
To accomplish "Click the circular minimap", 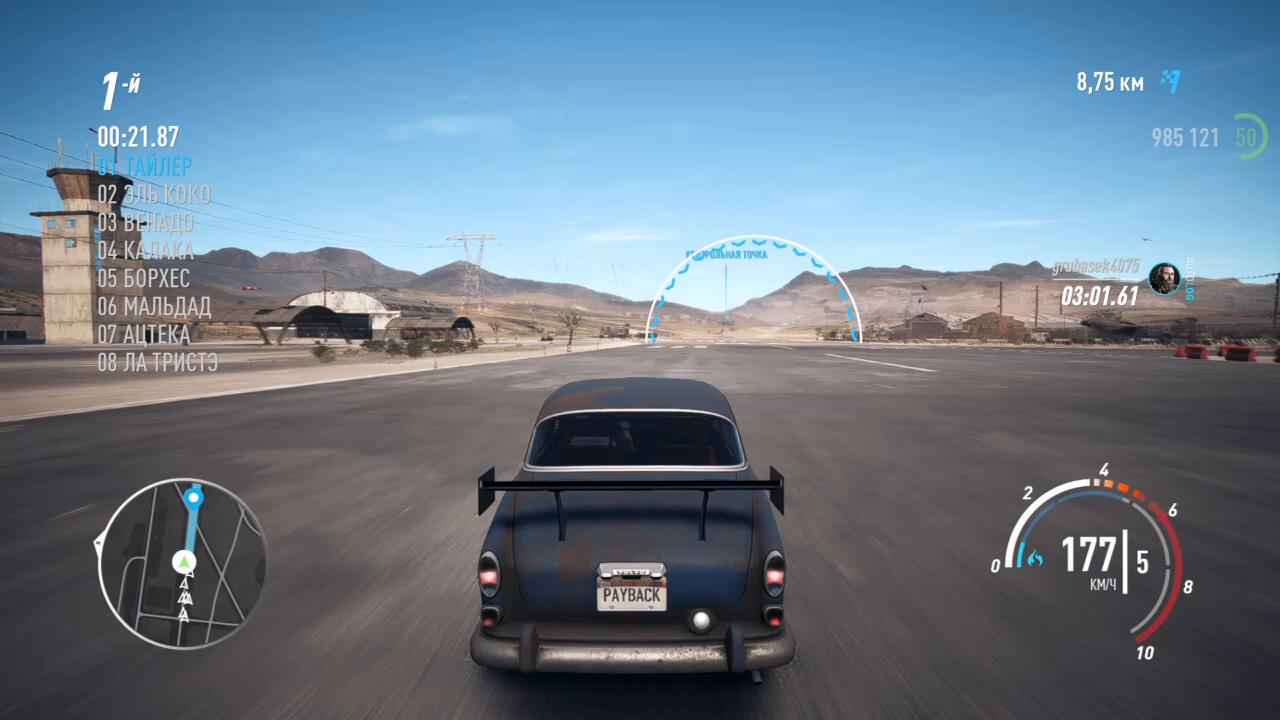I will tap(182, 563).
